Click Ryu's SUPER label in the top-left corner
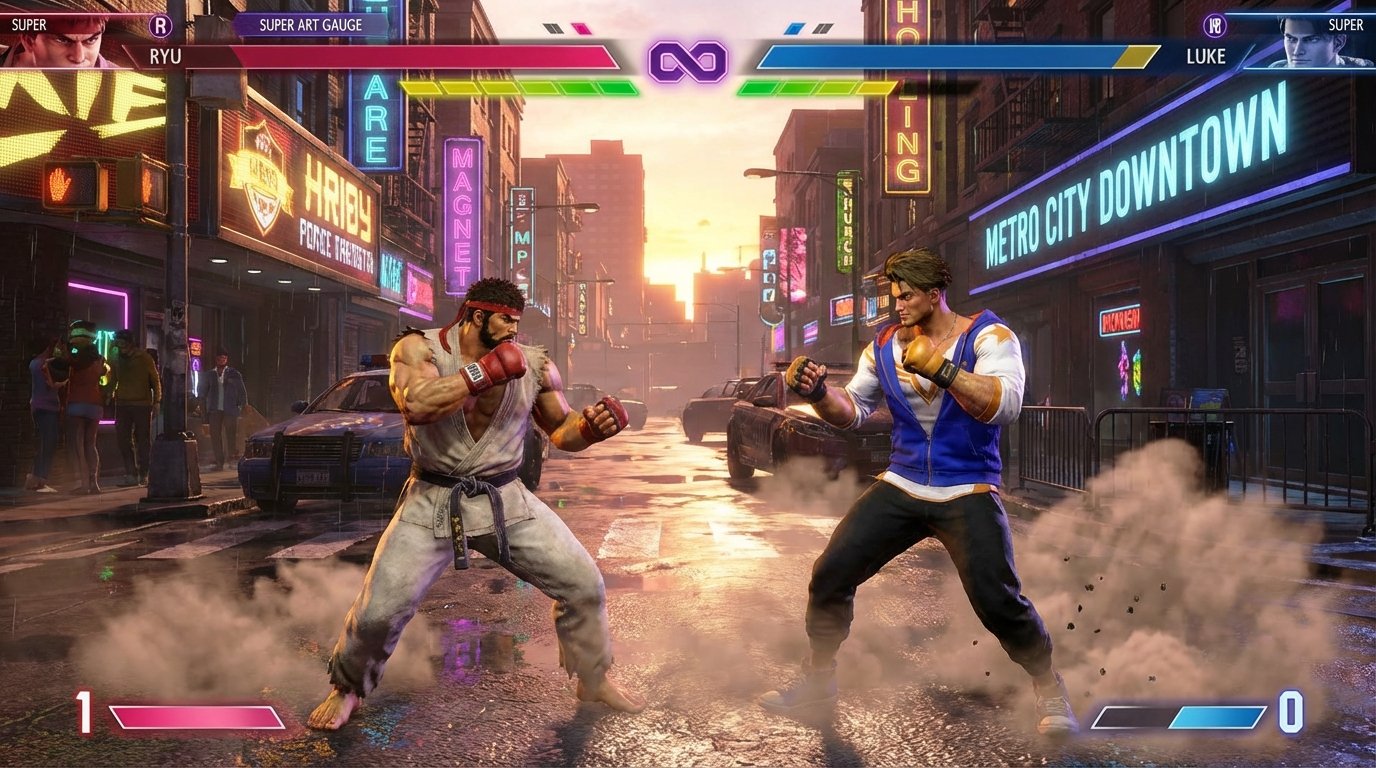Viewport: 1376px width, 768px height. point(27,22)
